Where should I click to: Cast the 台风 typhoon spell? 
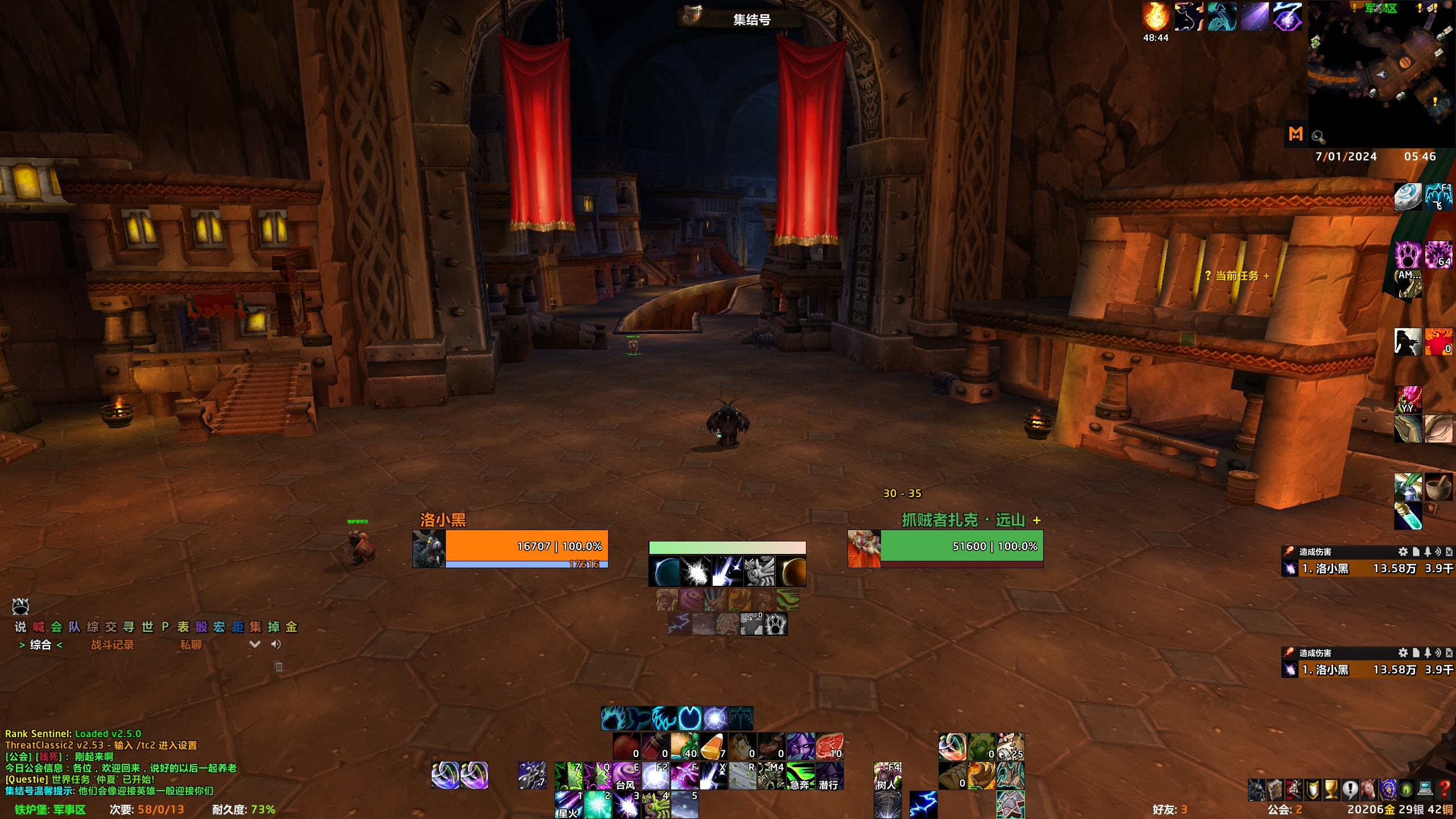(x=626, y=776)
